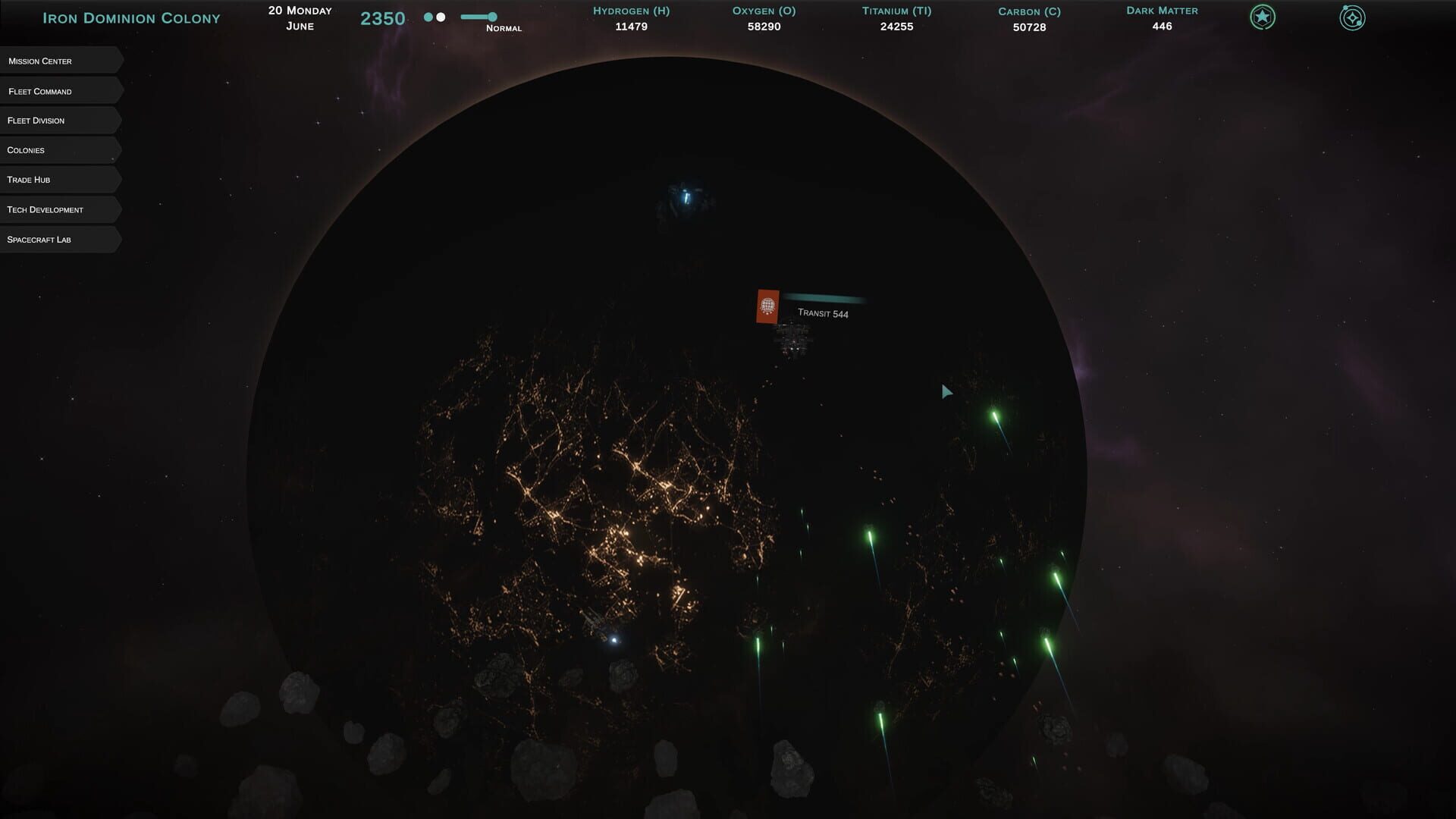Select the white game speed dot
The height and width of the screenshot is (819, 1456).
click(441, 16)
